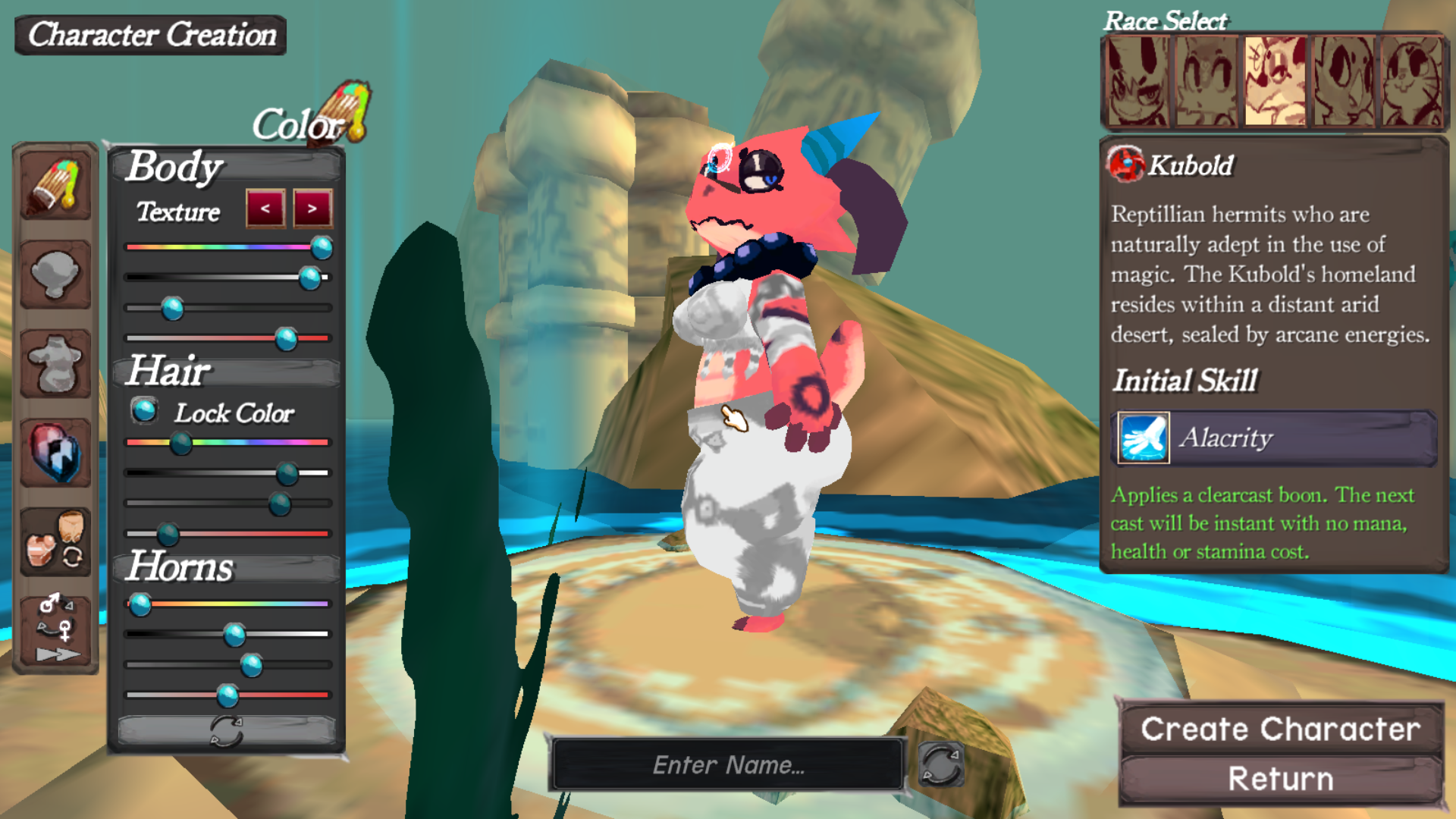Image resolution: width=1456 pixels, height=819 pixels.
Task: Click the Alacrity initial skill
Action: (x=1276, y=438)
